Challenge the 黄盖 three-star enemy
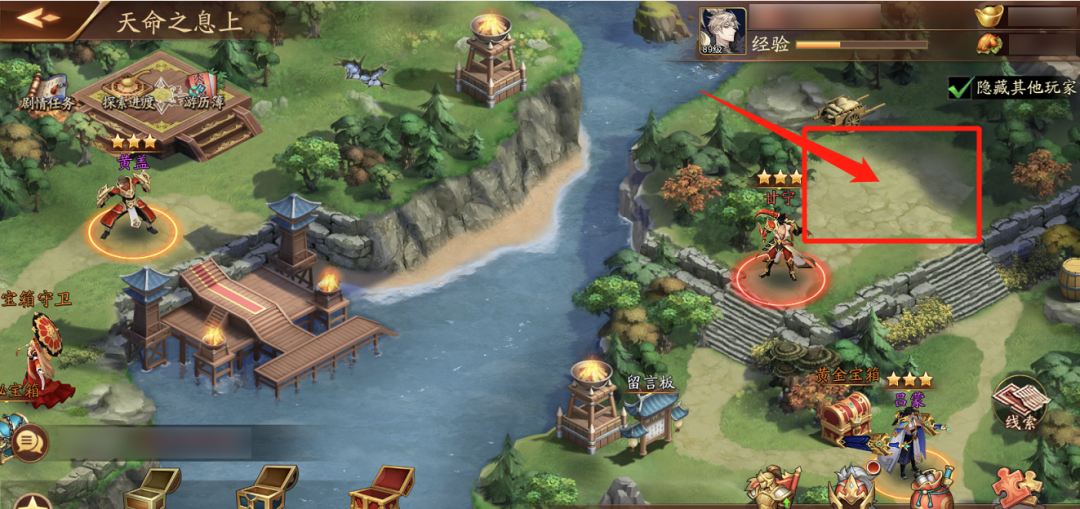 pyautogui.click(x=130, y=207)
